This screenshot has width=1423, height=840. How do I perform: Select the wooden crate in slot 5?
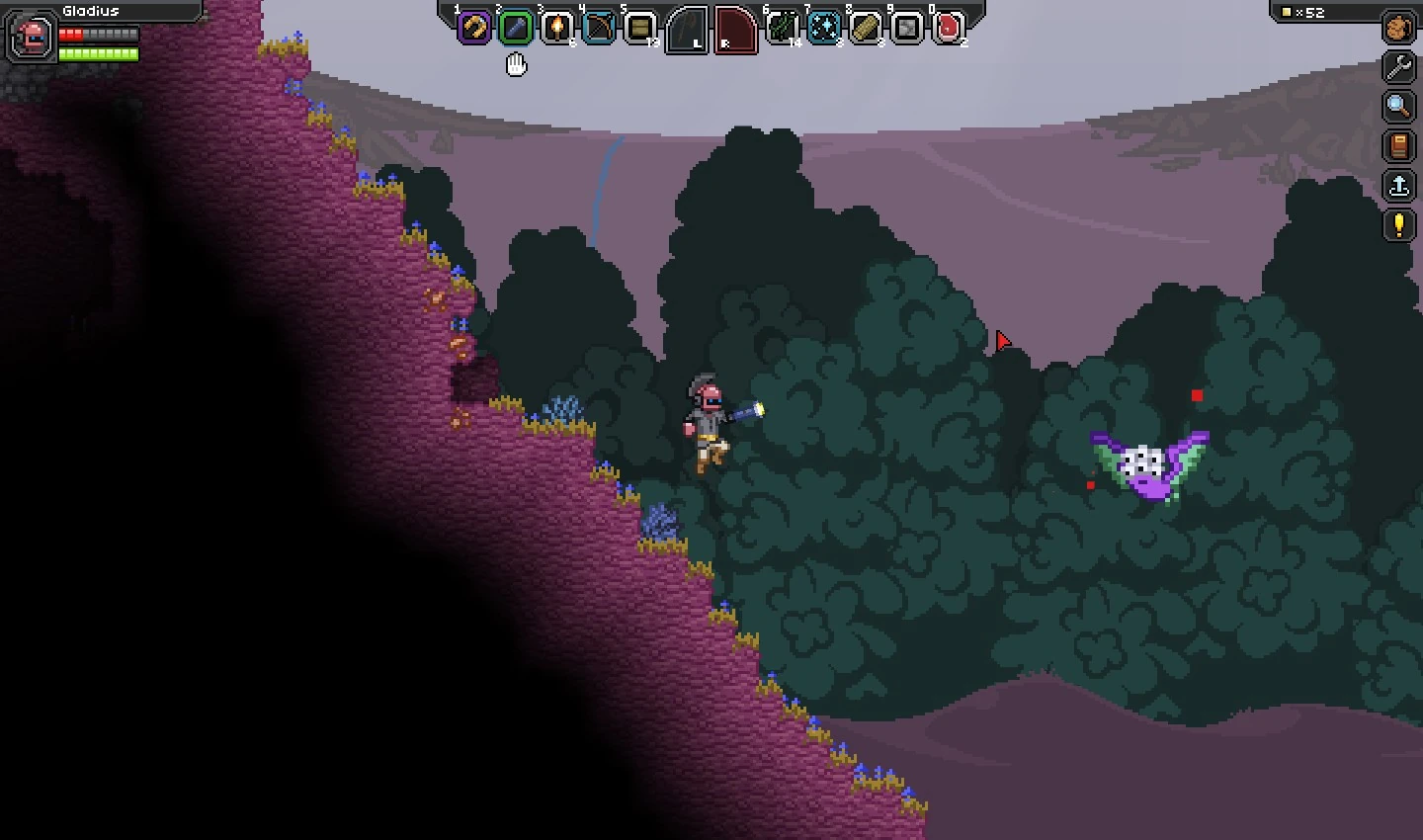(641, 28)
